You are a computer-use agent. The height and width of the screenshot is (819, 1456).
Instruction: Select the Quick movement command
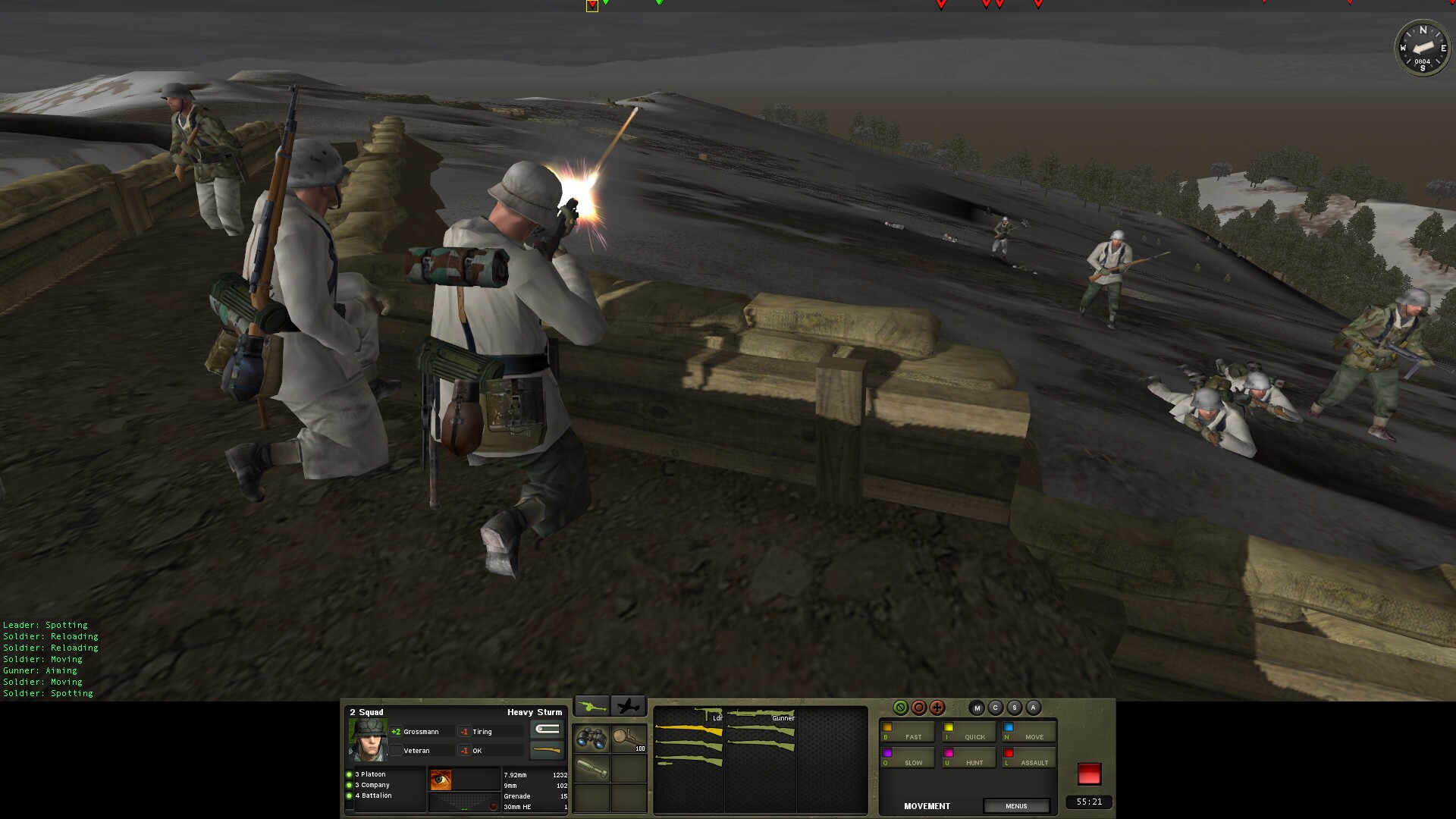point(968,733)
